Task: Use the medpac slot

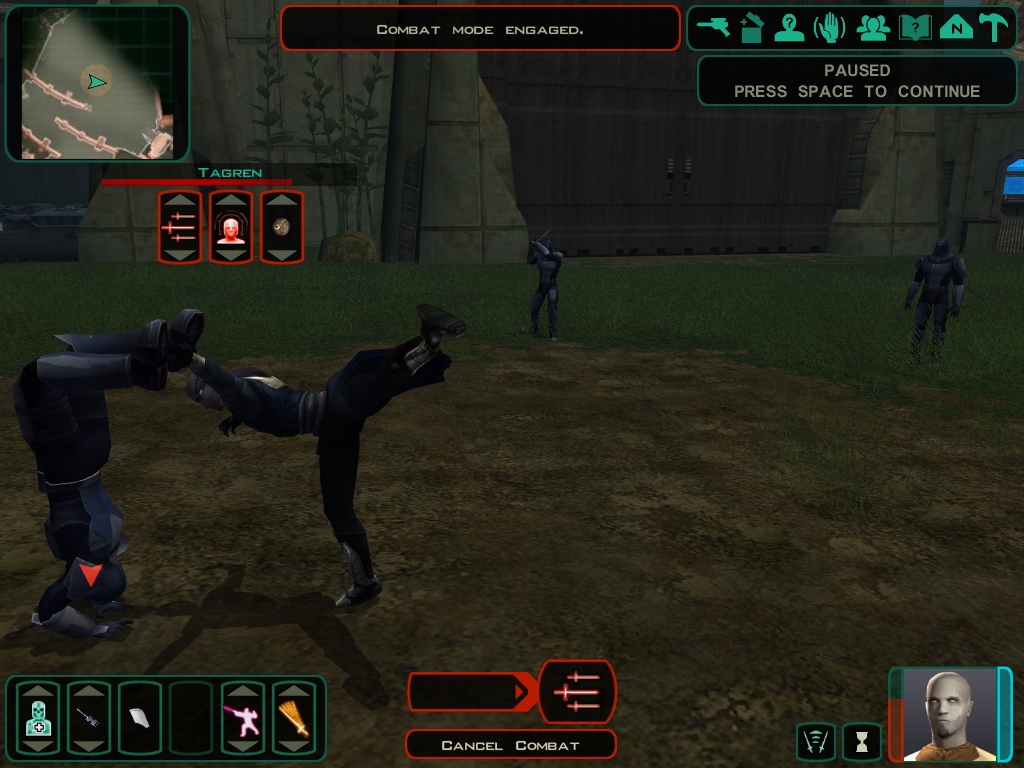Action: tap(38, 718)
